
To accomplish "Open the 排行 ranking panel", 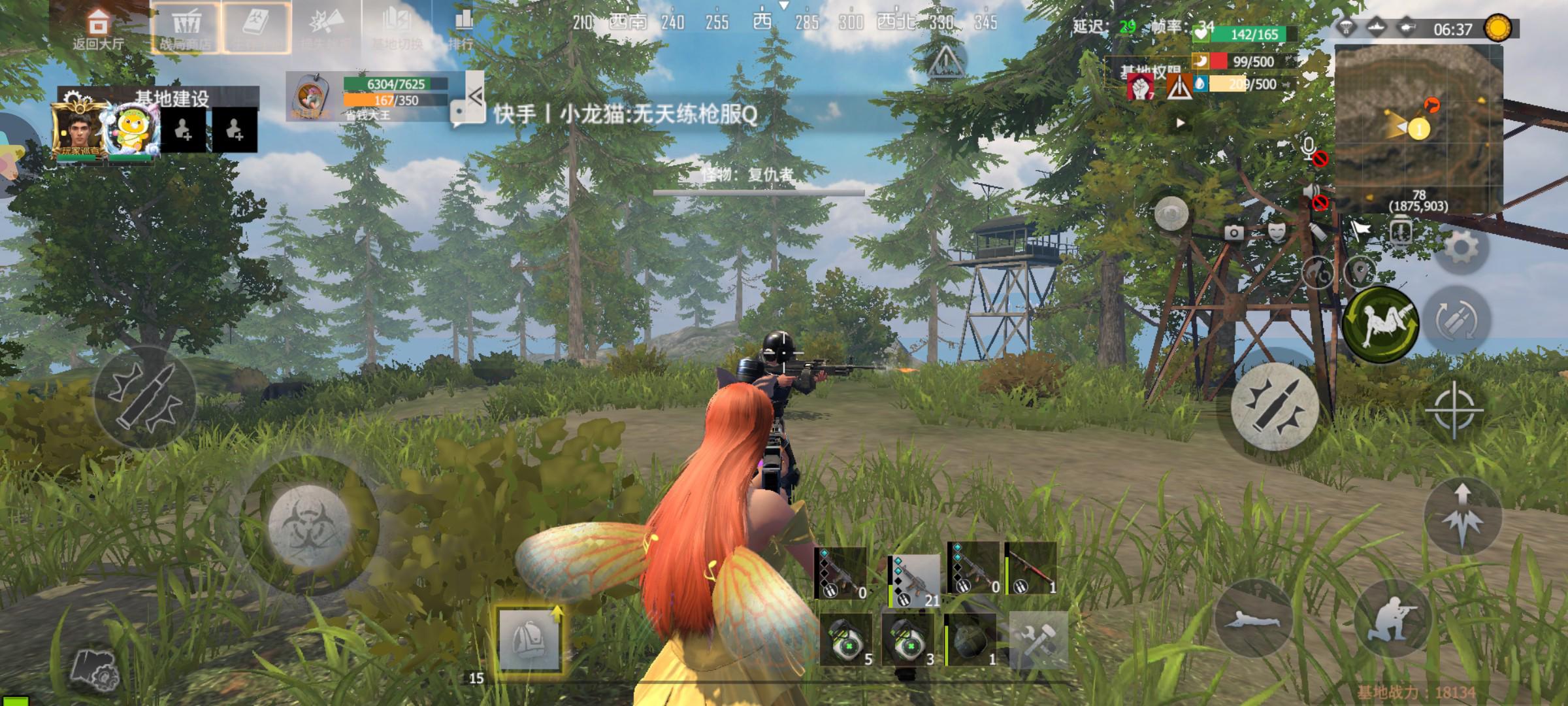I will 462,29.
